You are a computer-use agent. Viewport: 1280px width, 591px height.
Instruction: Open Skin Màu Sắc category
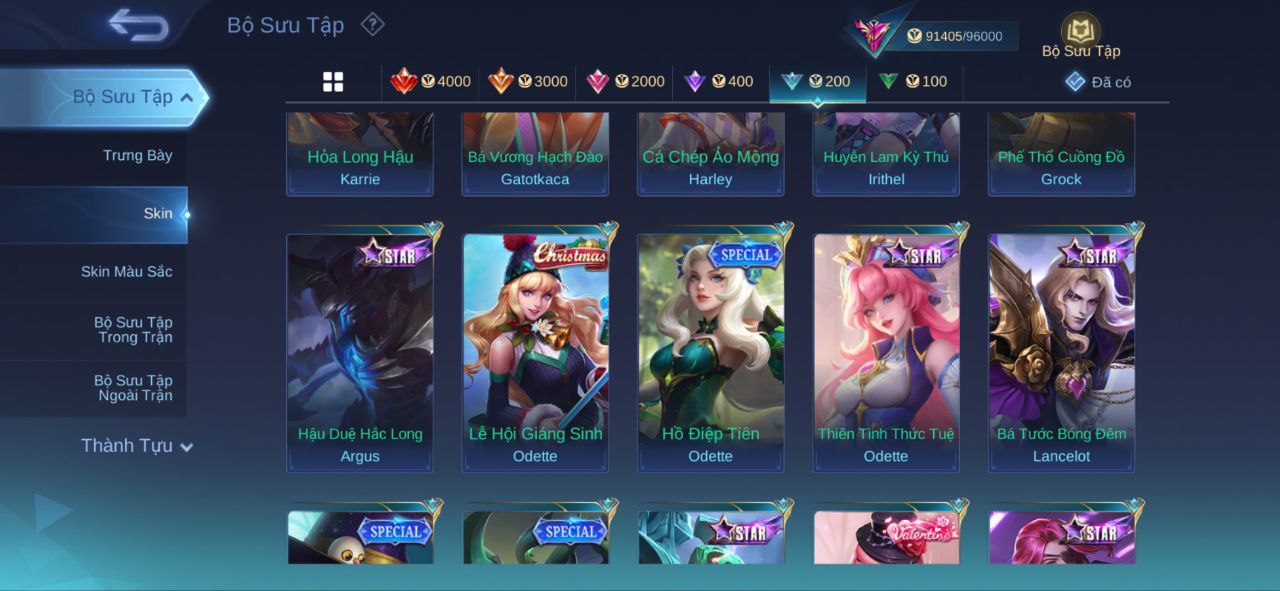pos(126,271)
